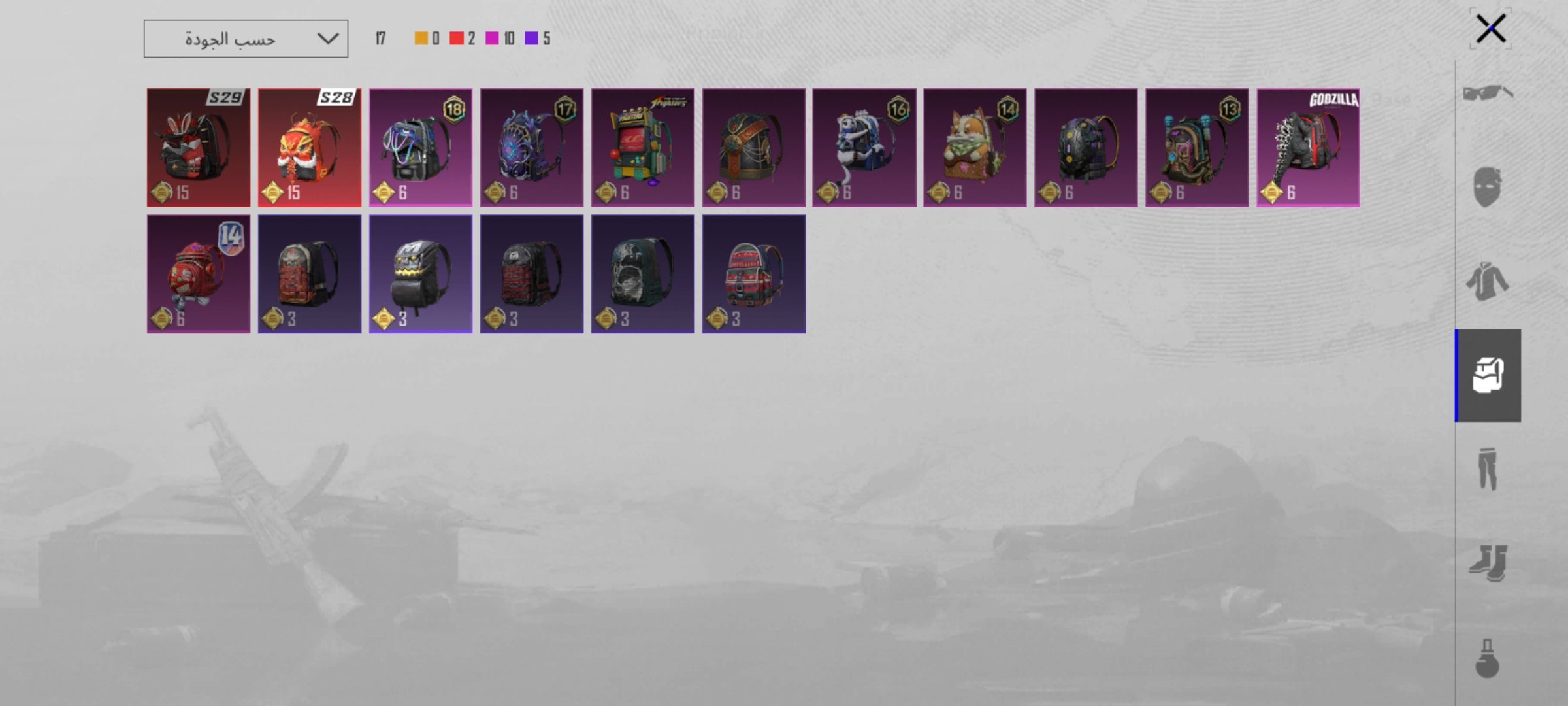Choose the white cat backpack
Viewport: 1568px width, 706px height.
tap(864, 148)
